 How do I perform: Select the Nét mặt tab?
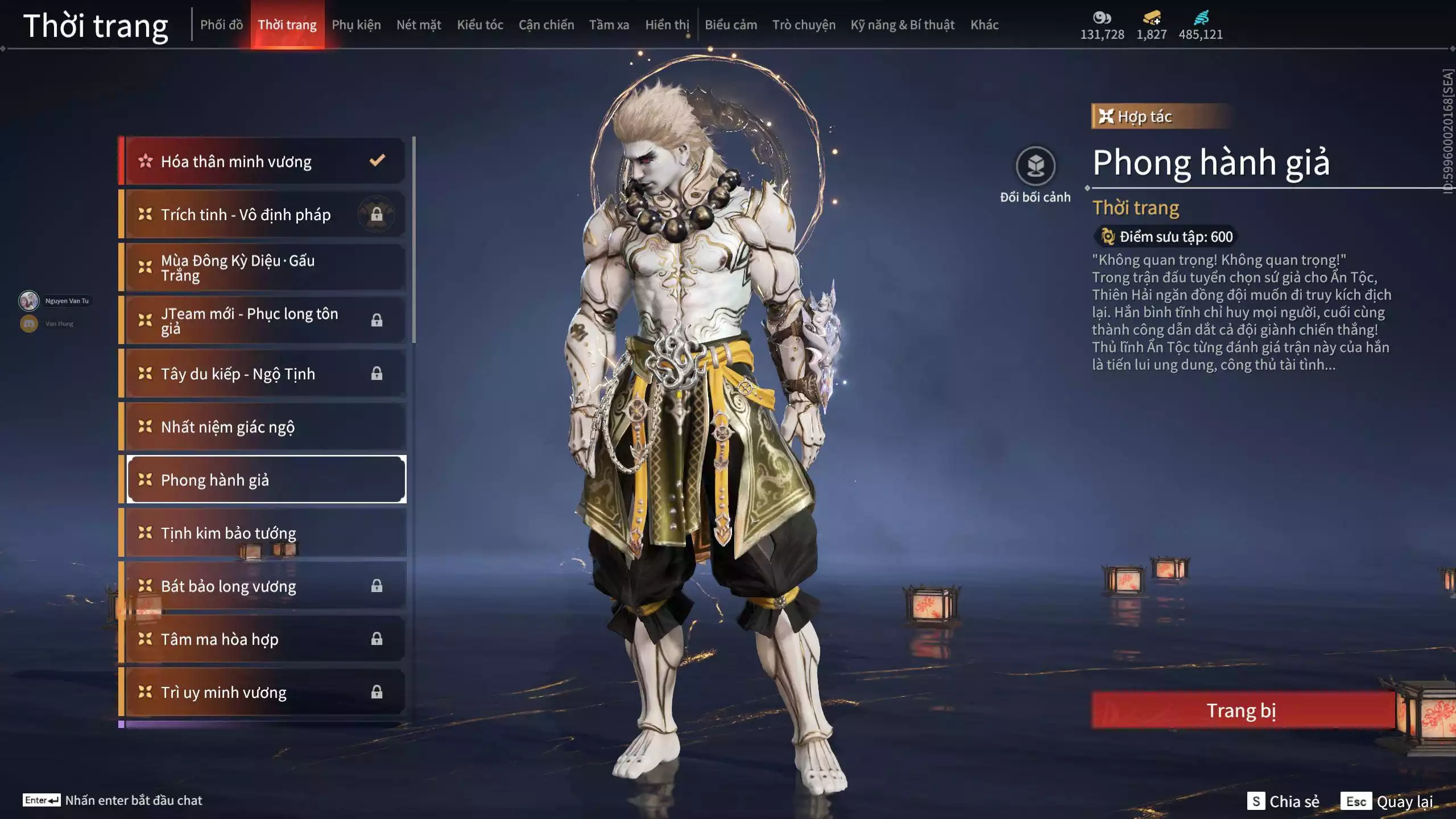419,25
